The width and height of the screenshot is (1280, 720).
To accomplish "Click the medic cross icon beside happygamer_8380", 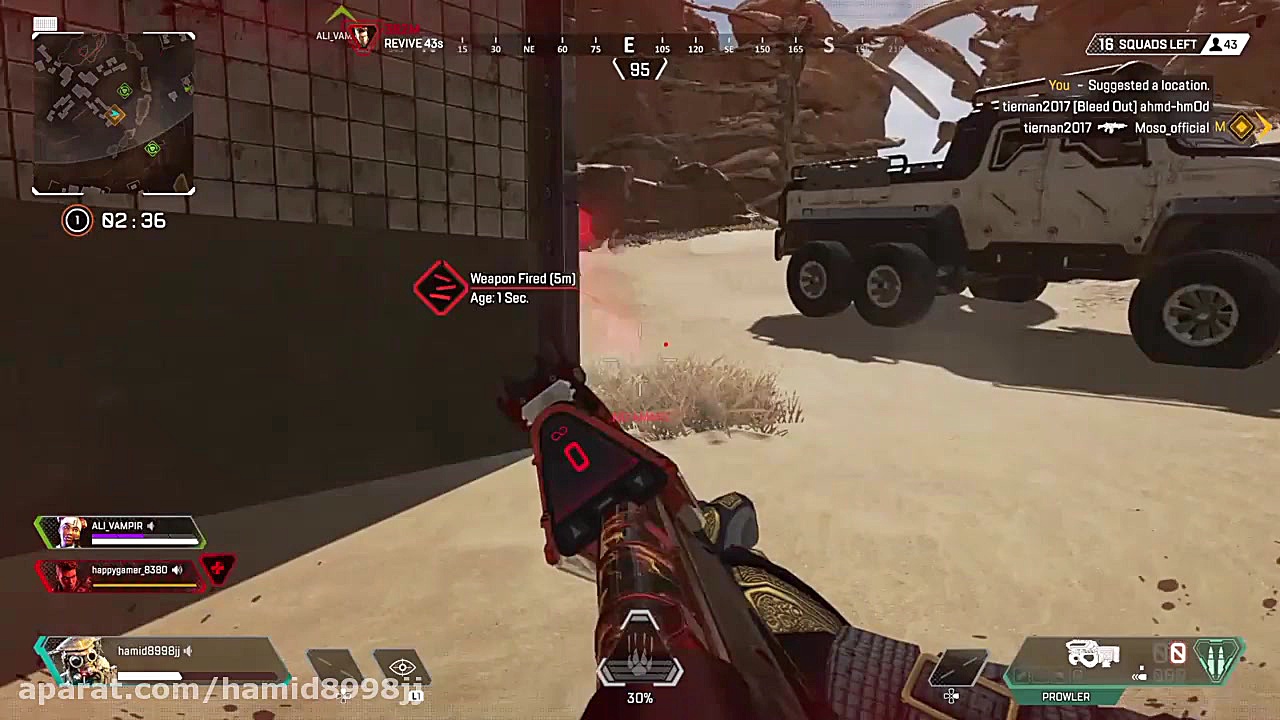I will (x=218, y=568).
